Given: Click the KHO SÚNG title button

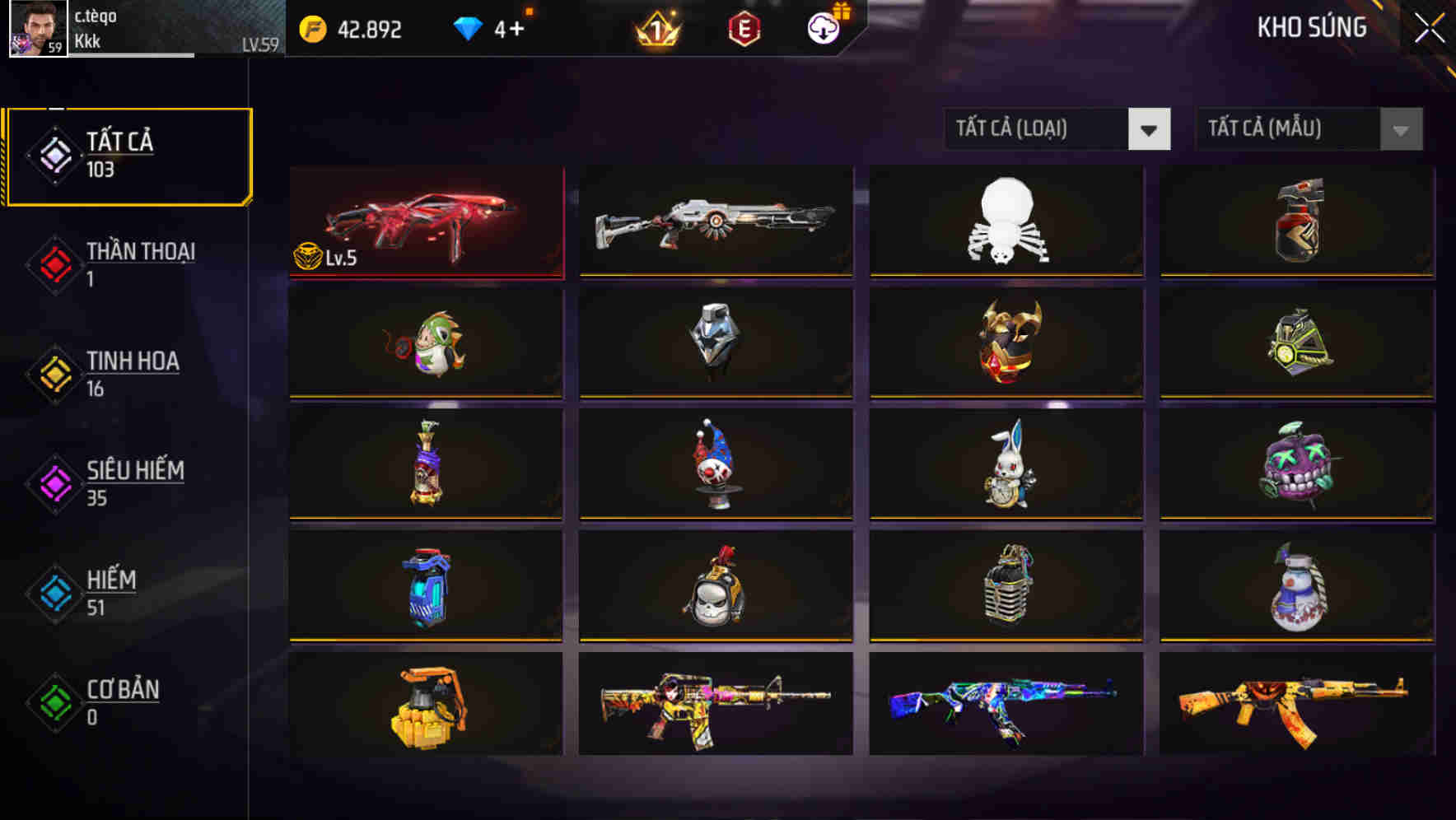Looking at the screenshot, I should tap(1310, 27).
